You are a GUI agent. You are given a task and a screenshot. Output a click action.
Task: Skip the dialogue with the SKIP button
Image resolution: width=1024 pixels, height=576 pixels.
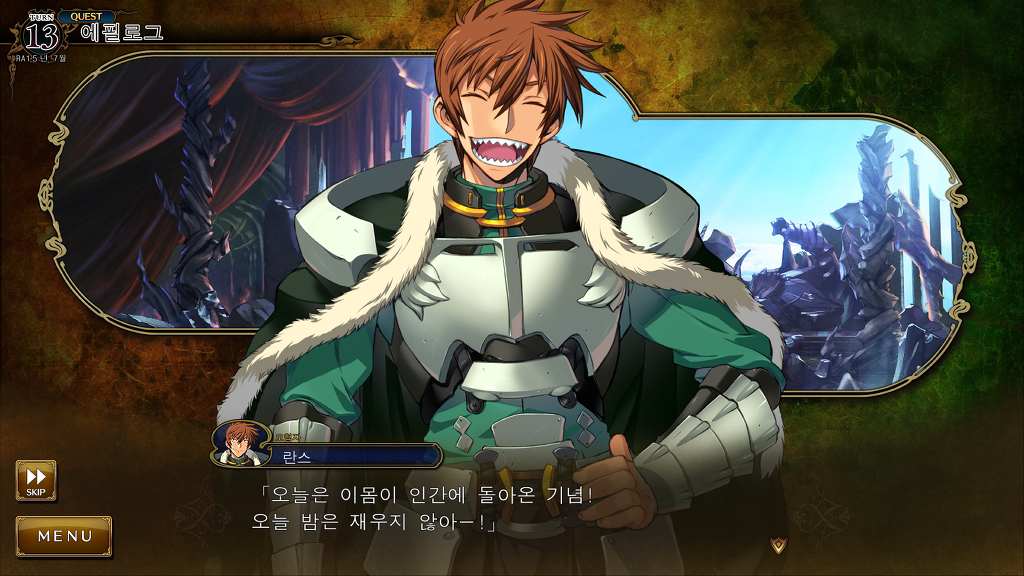click(x=36, y=479)
